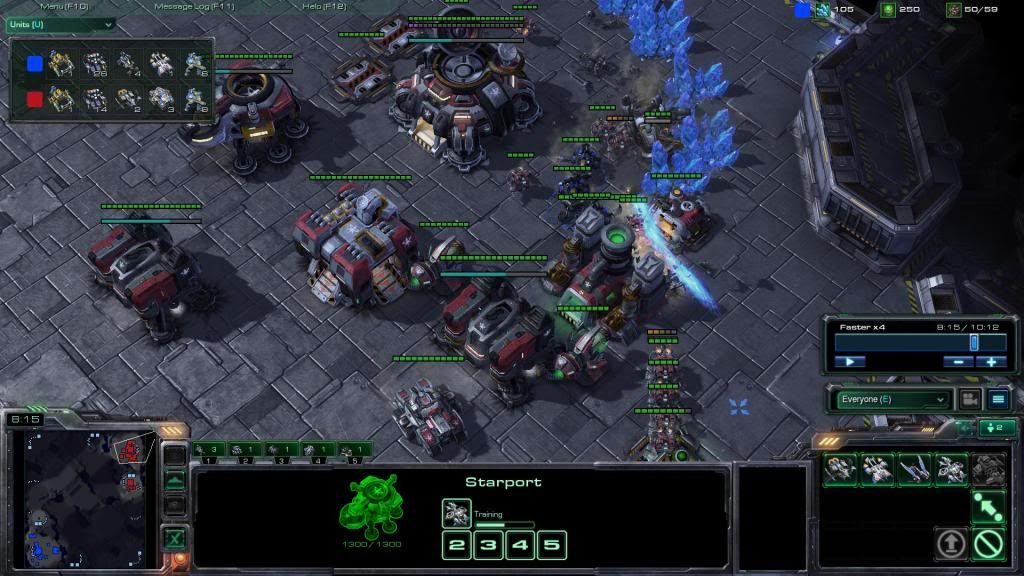1024x576 pixels.
Task: Click the Set Rally Point command
Action: pyautogui.click(x=988, y=506)
